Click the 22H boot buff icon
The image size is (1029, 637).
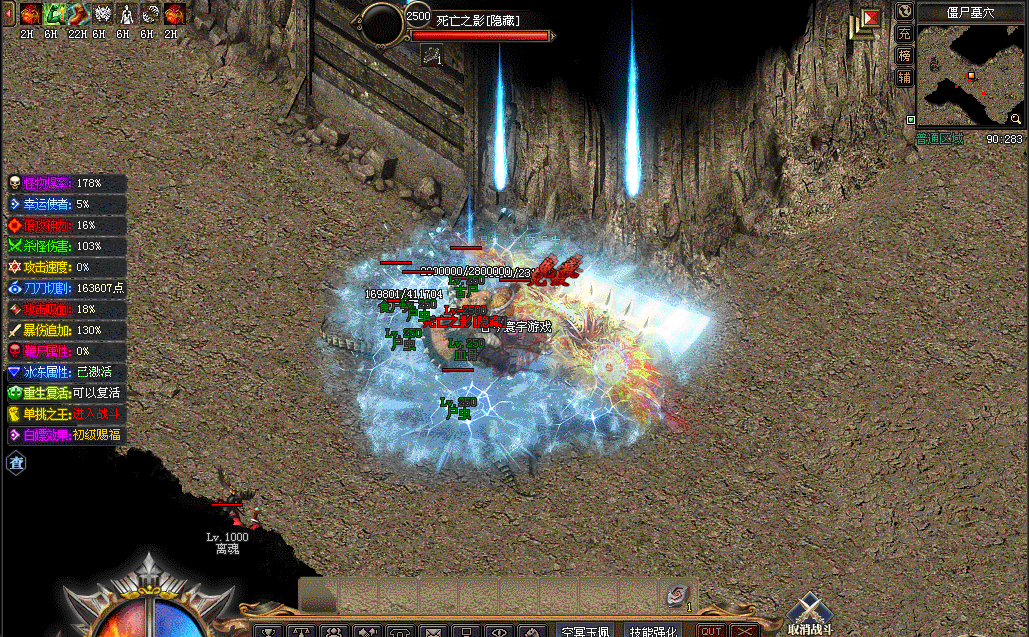coord(78,15)
